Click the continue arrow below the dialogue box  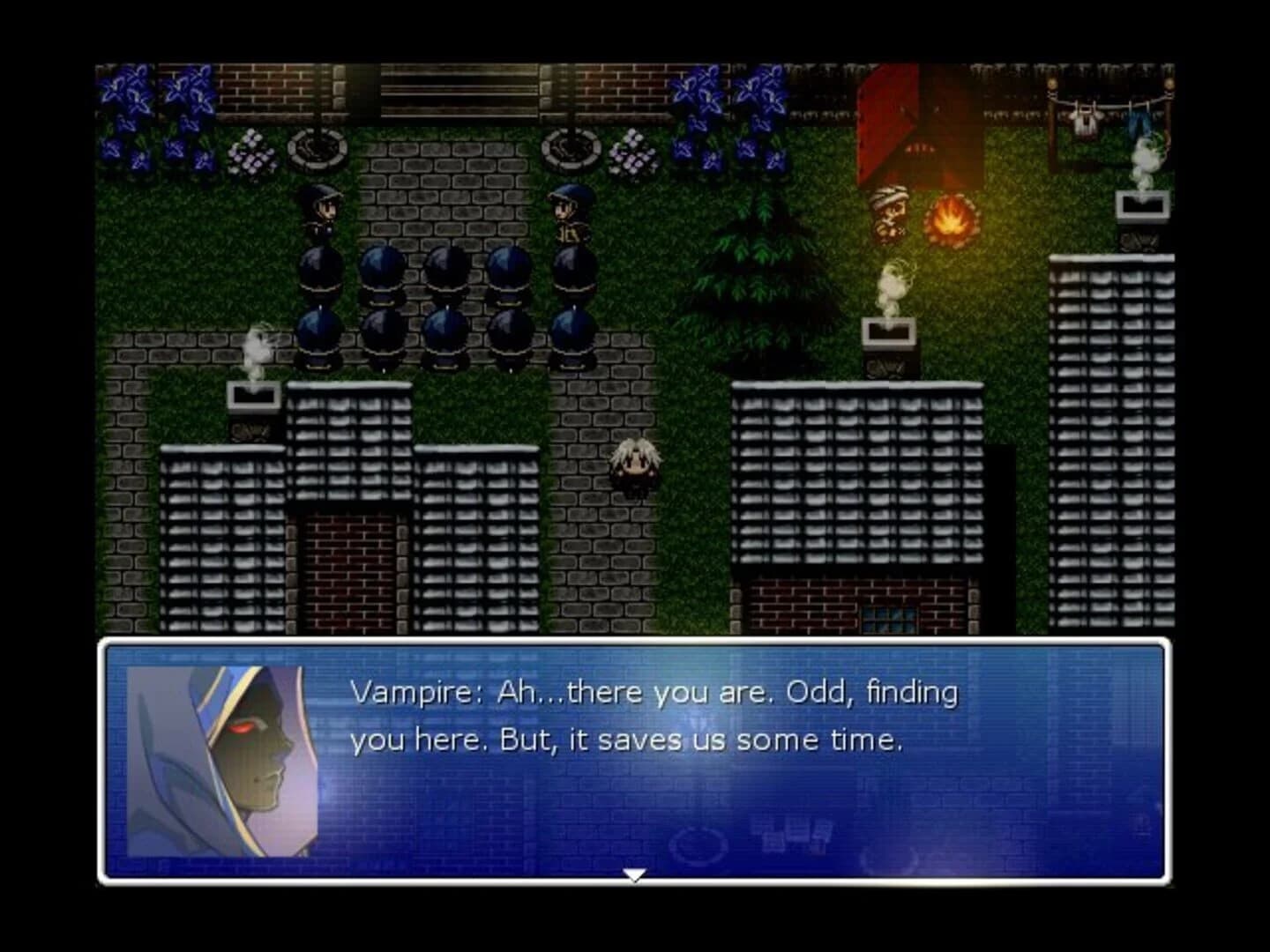(633, 875)
